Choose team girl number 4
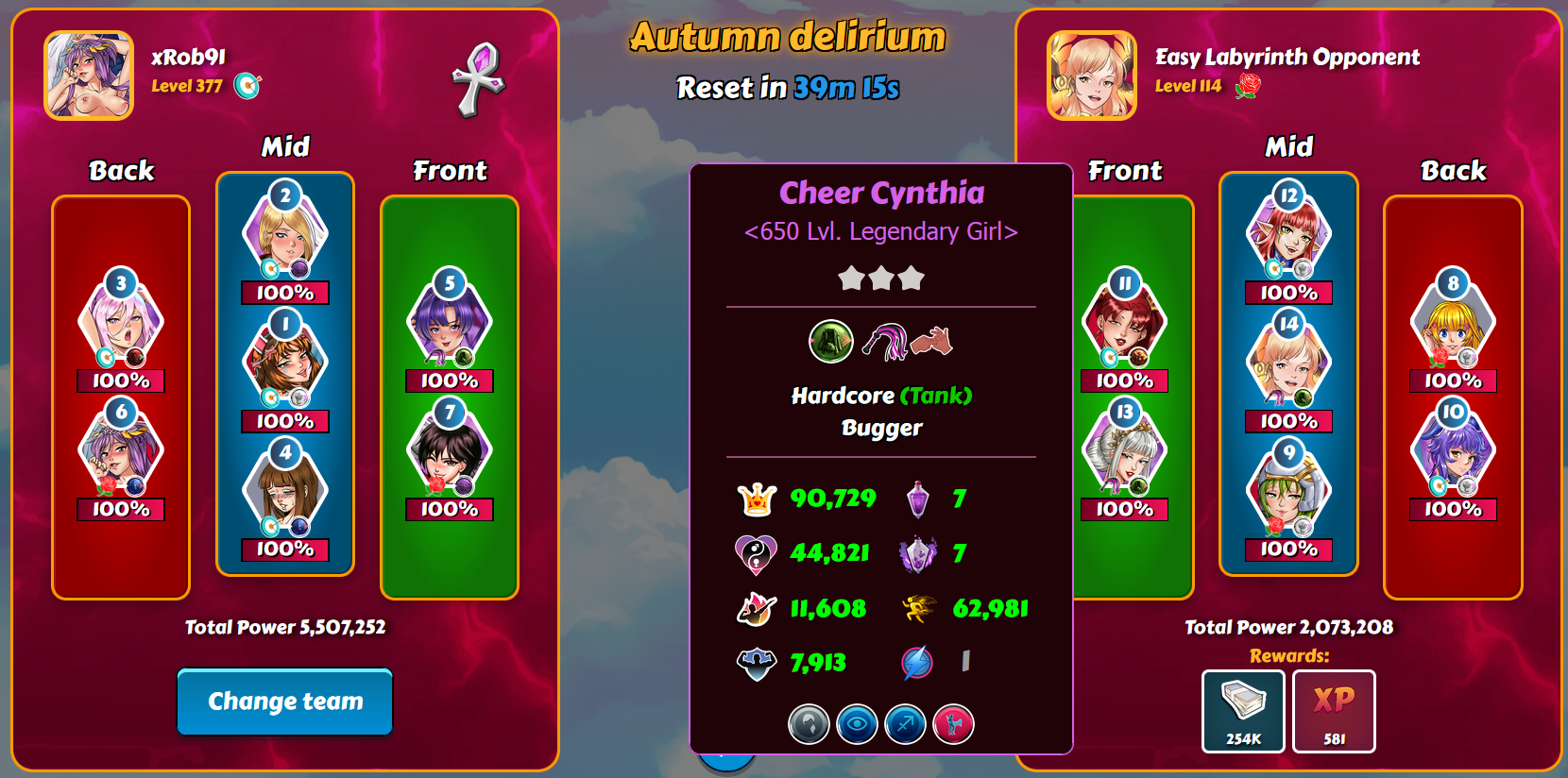Screen dimensions: 1568x778 285,493
